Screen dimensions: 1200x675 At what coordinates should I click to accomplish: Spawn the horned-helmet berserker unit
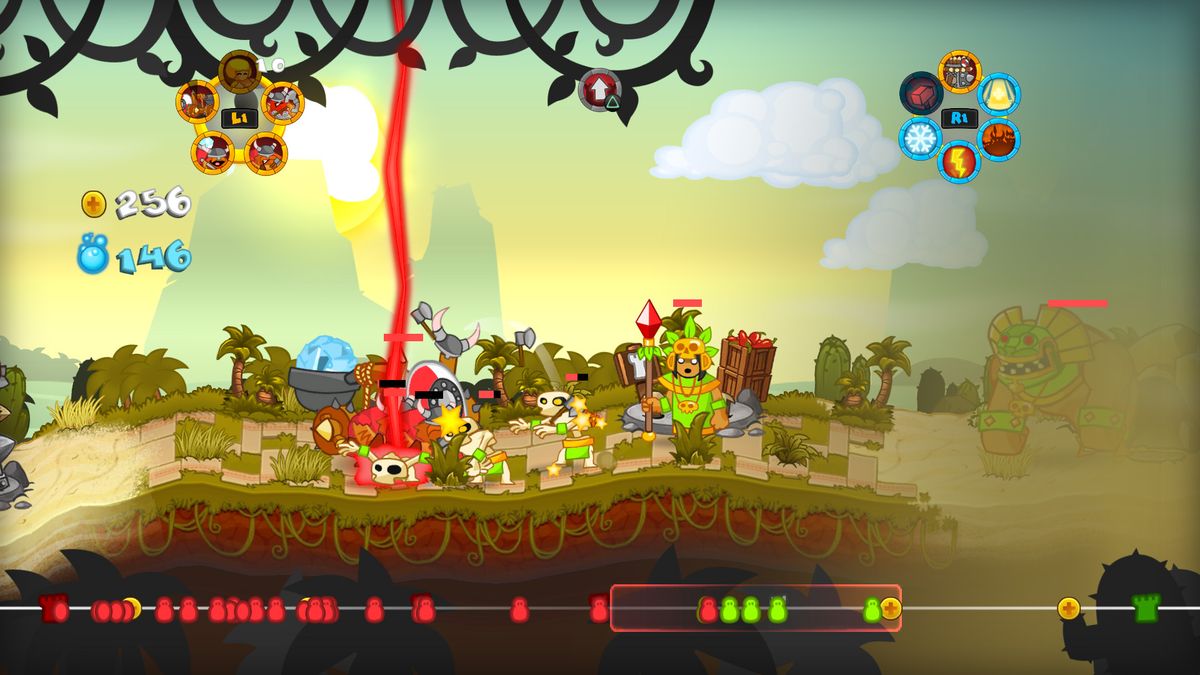(x=267, y=153)
